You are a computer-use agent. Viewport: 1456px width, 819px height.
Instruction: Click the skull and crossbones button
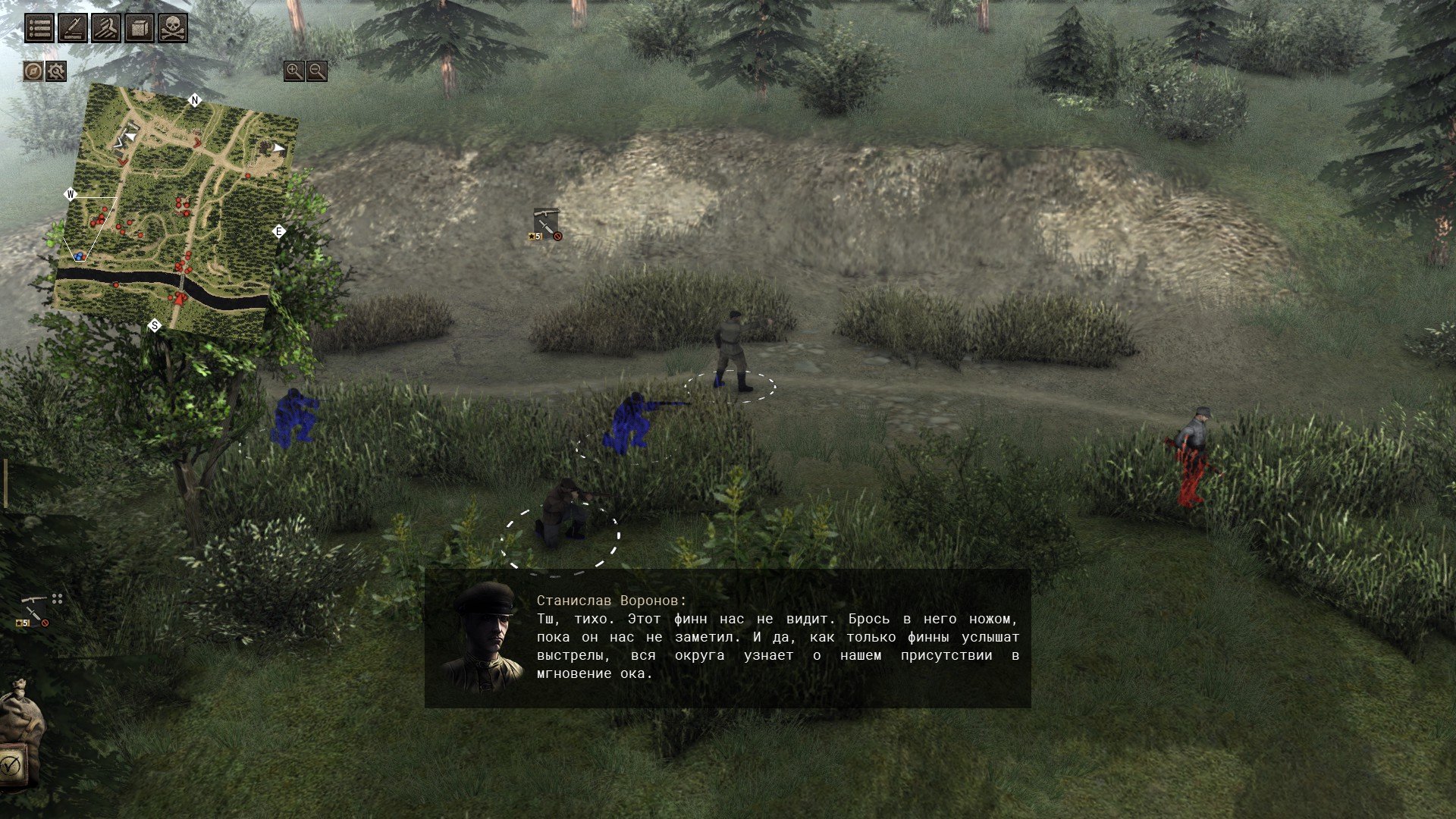click(x=173, y=28)
